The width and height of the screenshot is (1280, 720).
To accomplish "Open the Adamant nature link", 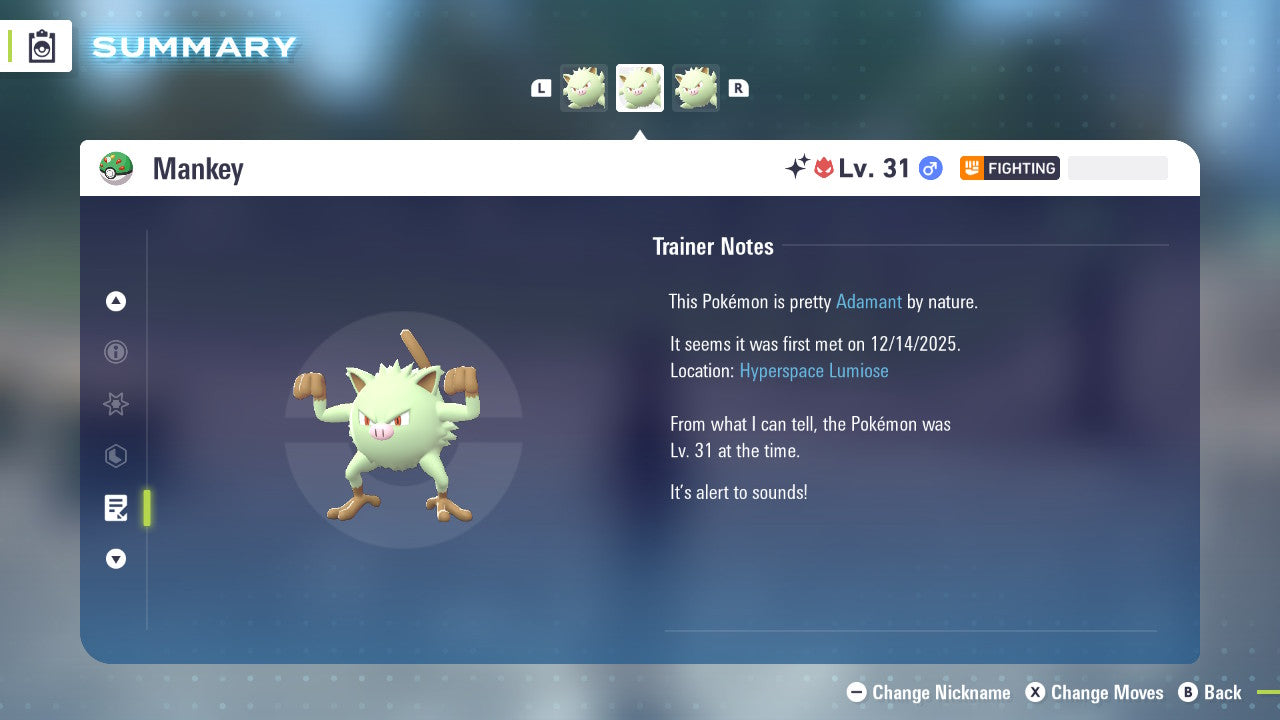I will tap(869, 301).
